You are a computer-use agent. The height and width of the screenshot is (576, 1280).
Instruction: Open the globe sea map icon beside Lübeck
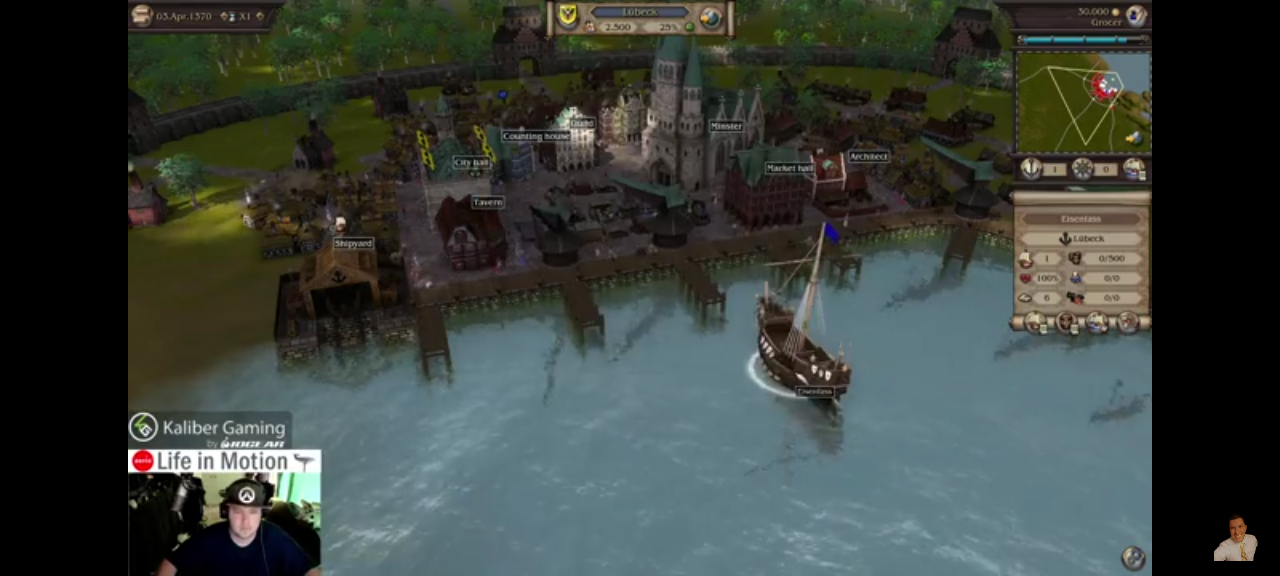(710, 17)
